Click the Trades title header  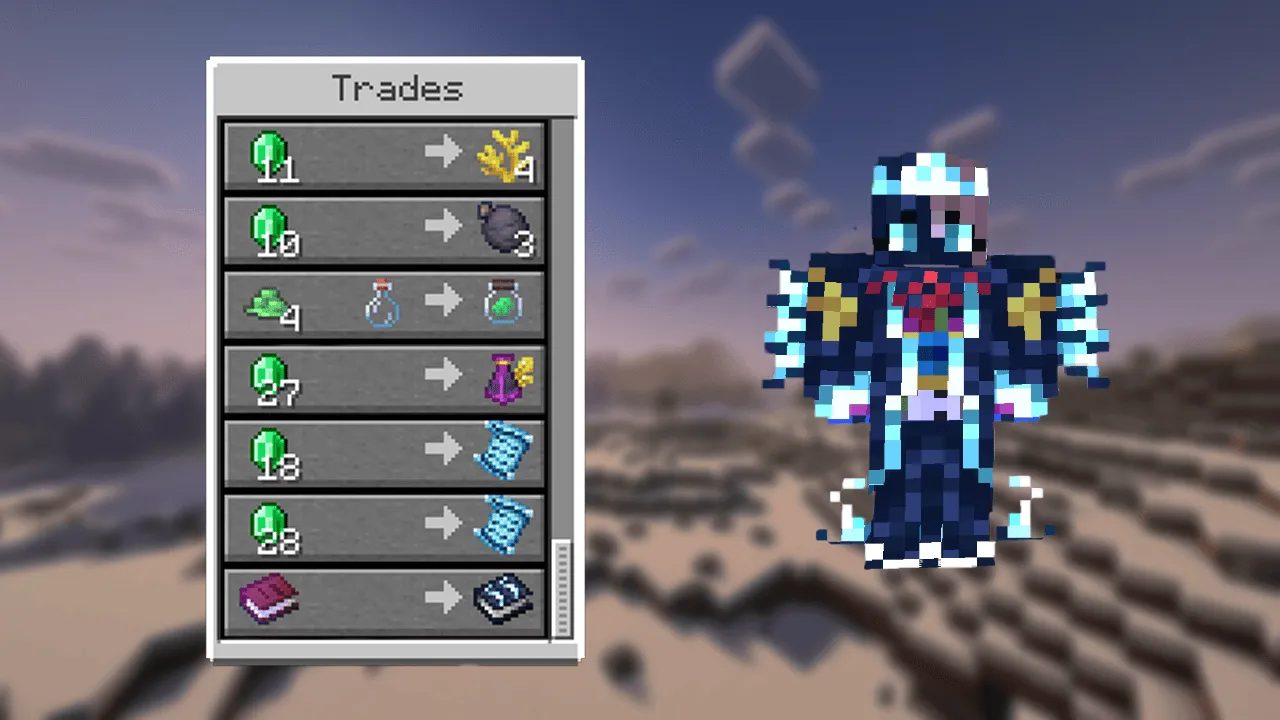click(x=395, y=88)
